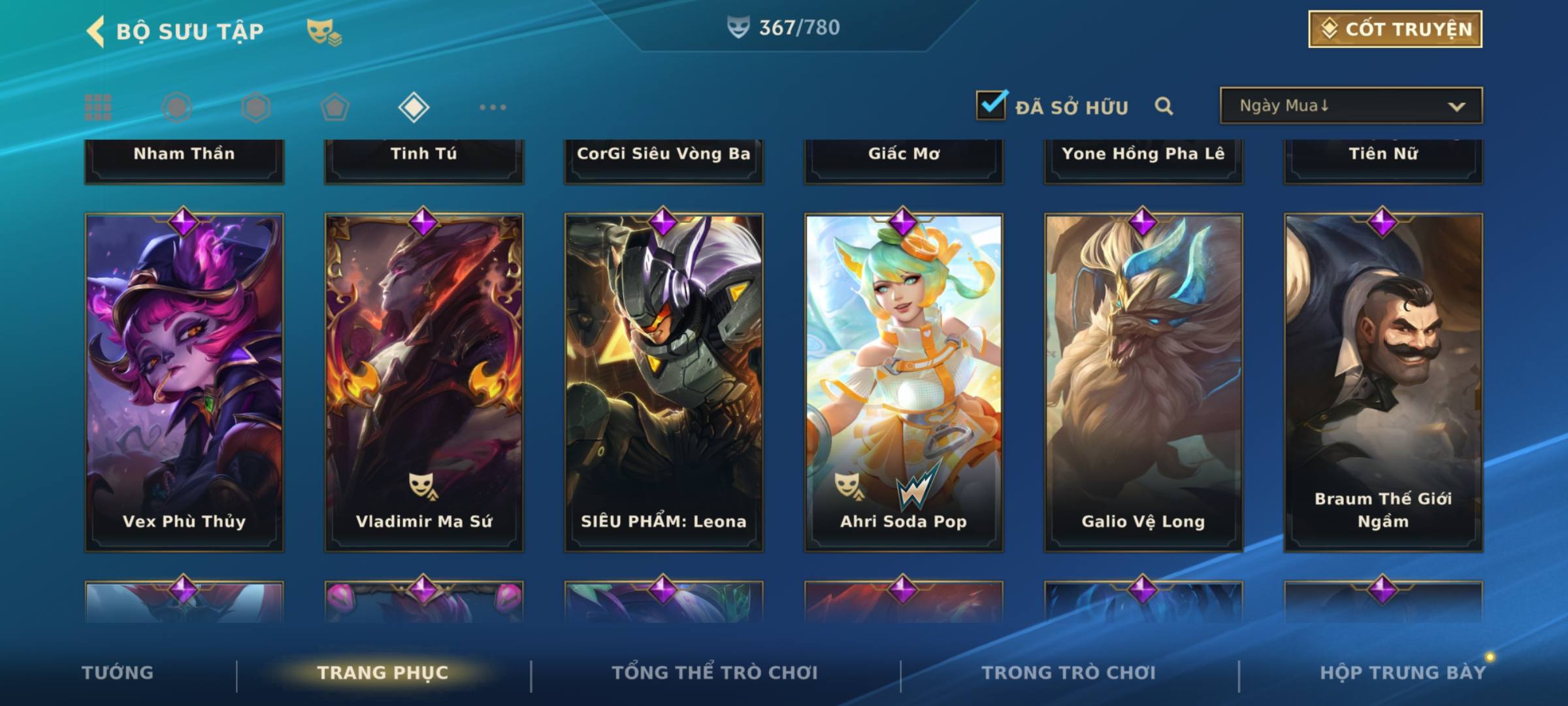Open the Vex Phù Thủy skin card
The width and height of the screenshot is (1568, 706).
point(184,382)
